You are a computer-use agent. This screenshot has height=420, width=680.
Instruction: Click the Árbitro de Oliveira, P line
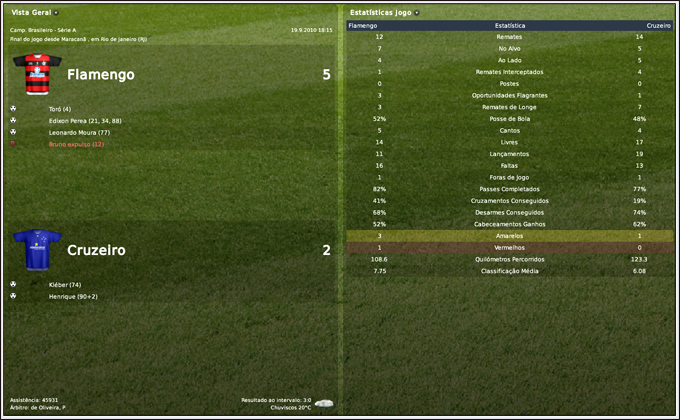(38, 407)
